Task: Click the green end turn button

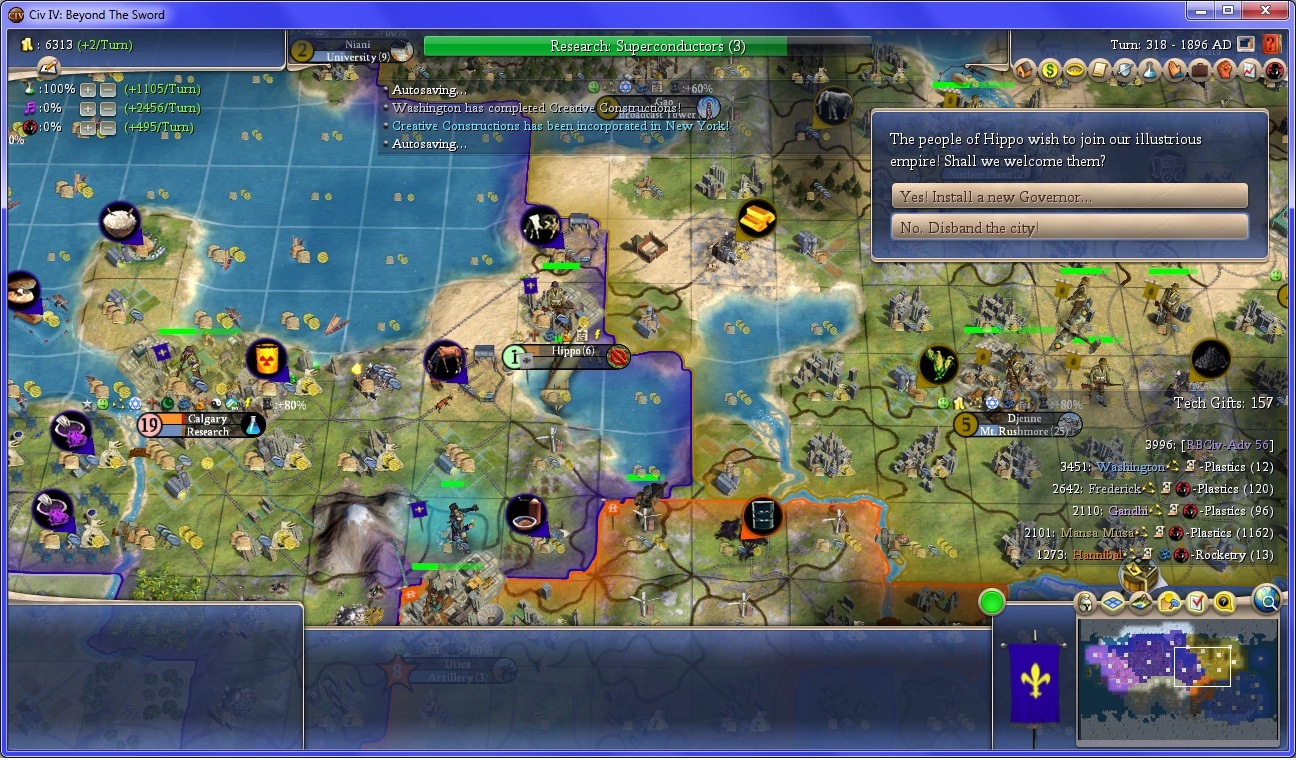Action: coord(991,602)
